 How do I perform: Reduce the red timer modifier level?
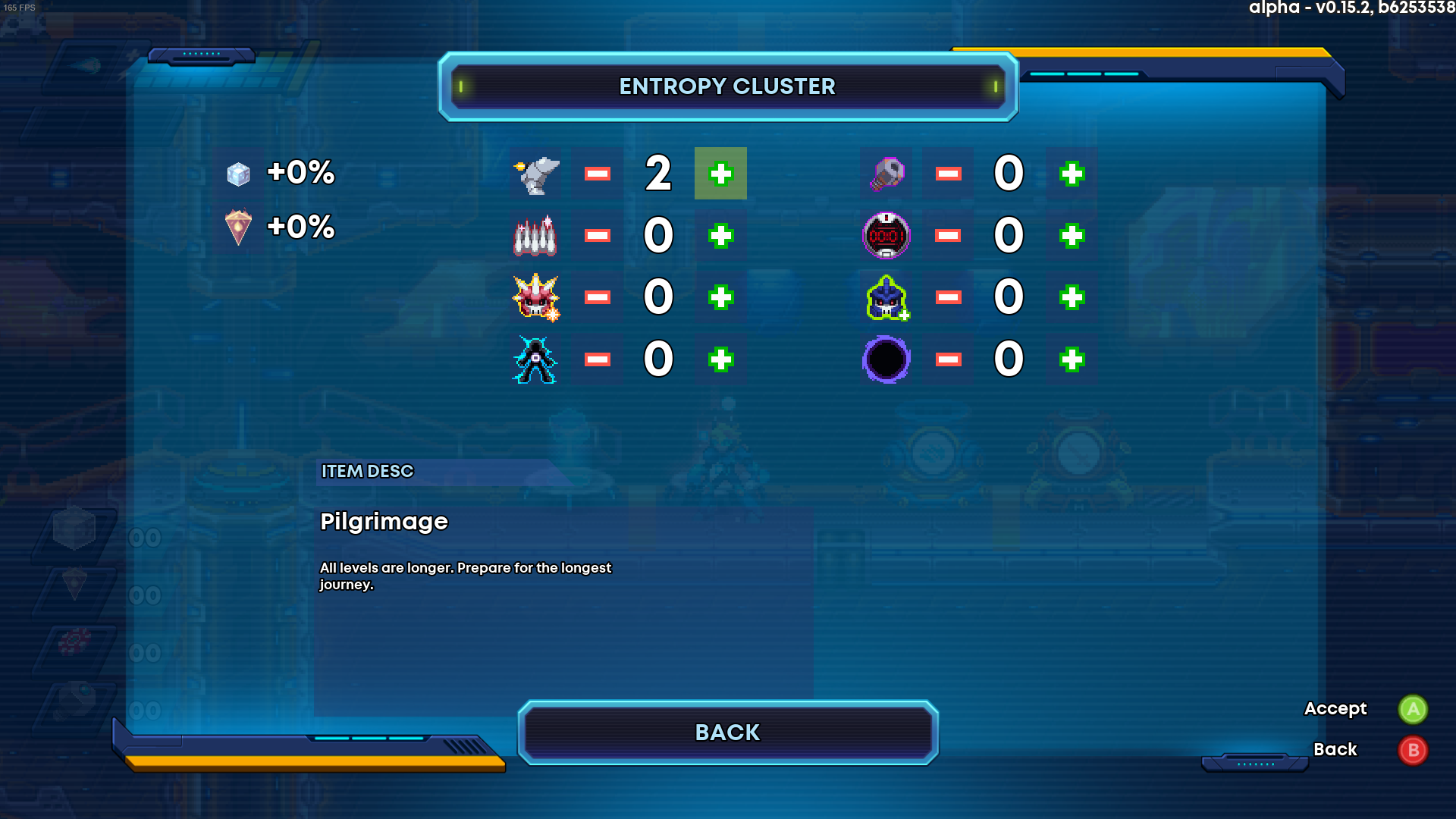[x=948, y=236]
